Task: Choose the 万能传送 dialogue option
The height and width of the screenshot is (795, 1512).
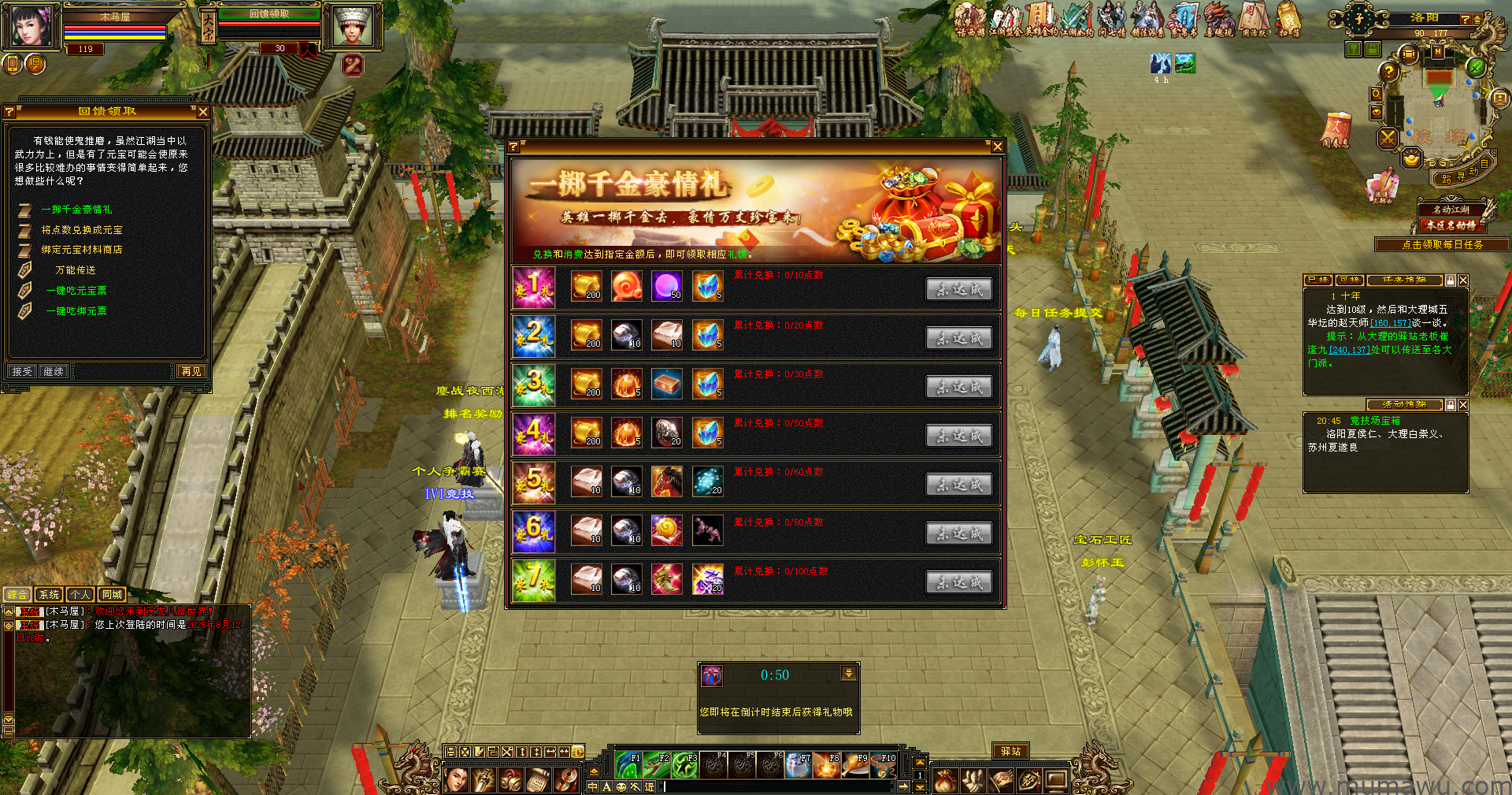Action: click(76, 270)
